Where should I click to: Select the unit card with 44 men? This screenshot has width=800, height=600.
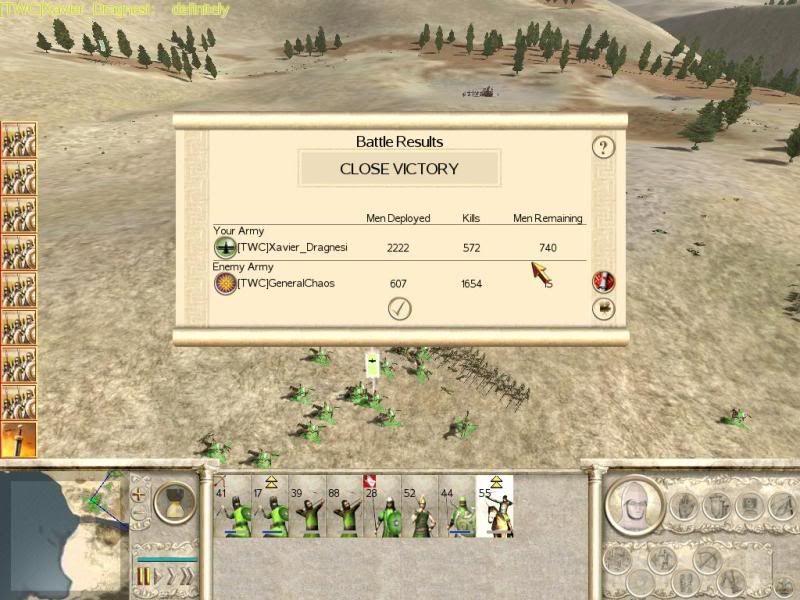(456, 507)
